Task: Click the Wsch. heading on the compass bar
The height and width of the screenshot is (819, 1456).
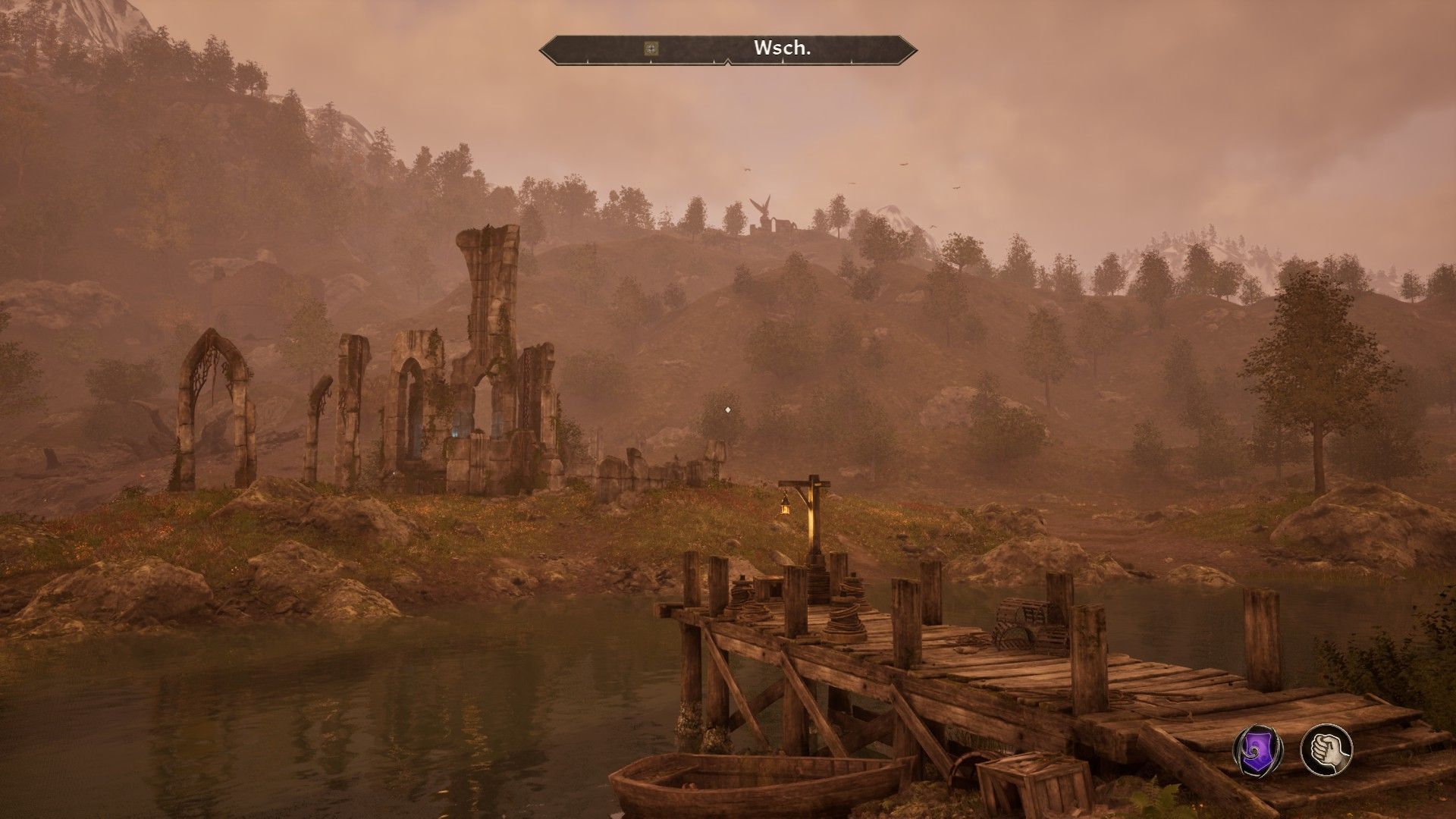Action: tap(783, 49)
